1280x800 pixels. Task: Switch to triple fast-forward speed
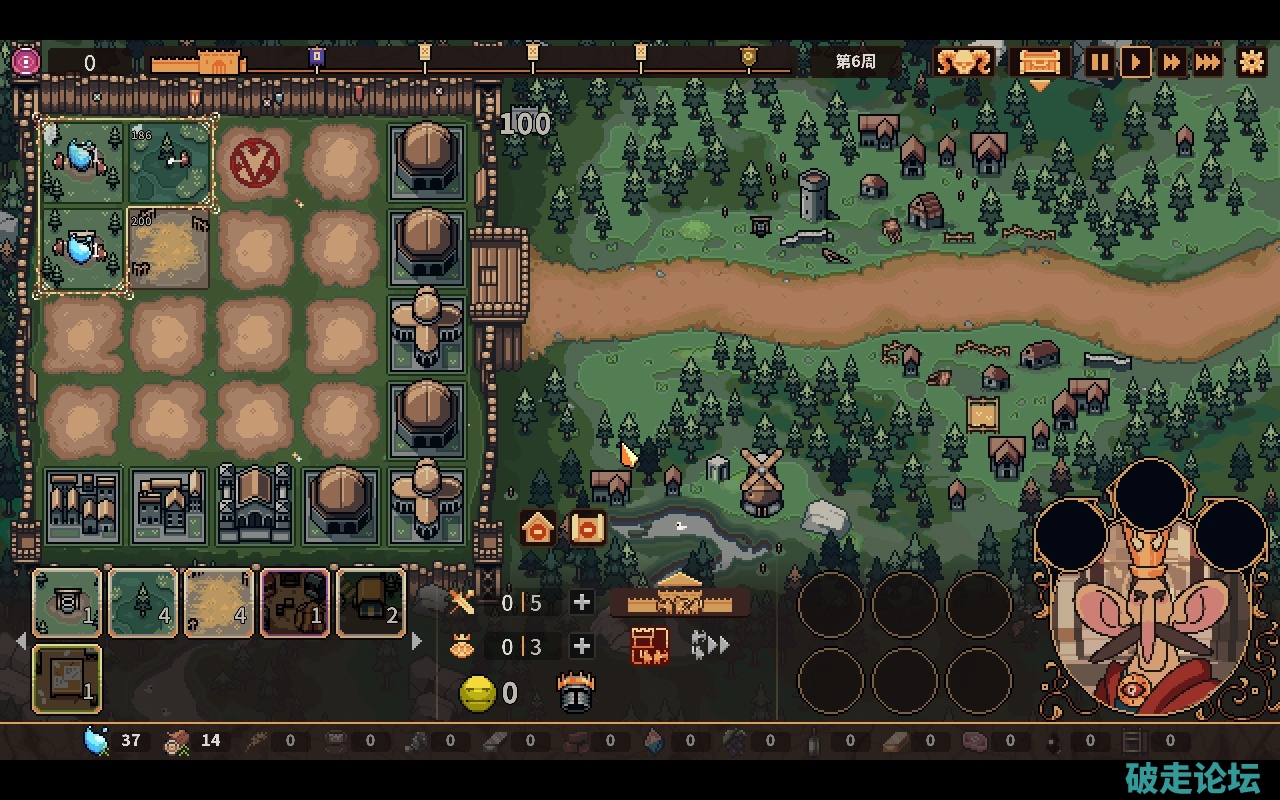[x=1208, y=63]
